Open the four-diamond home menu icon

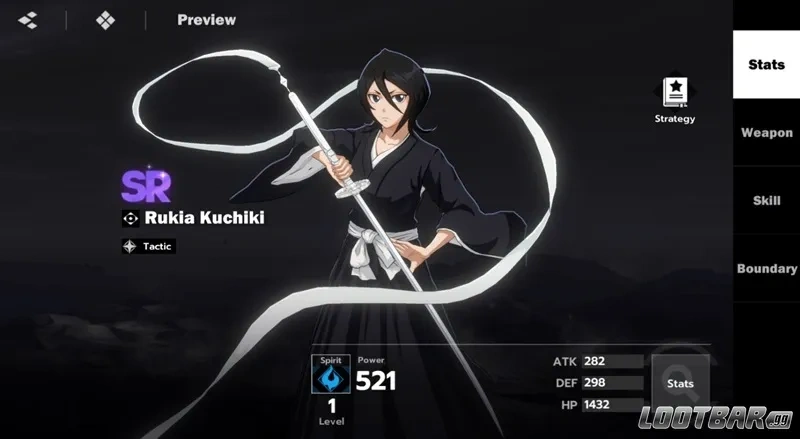coord(105,20)
